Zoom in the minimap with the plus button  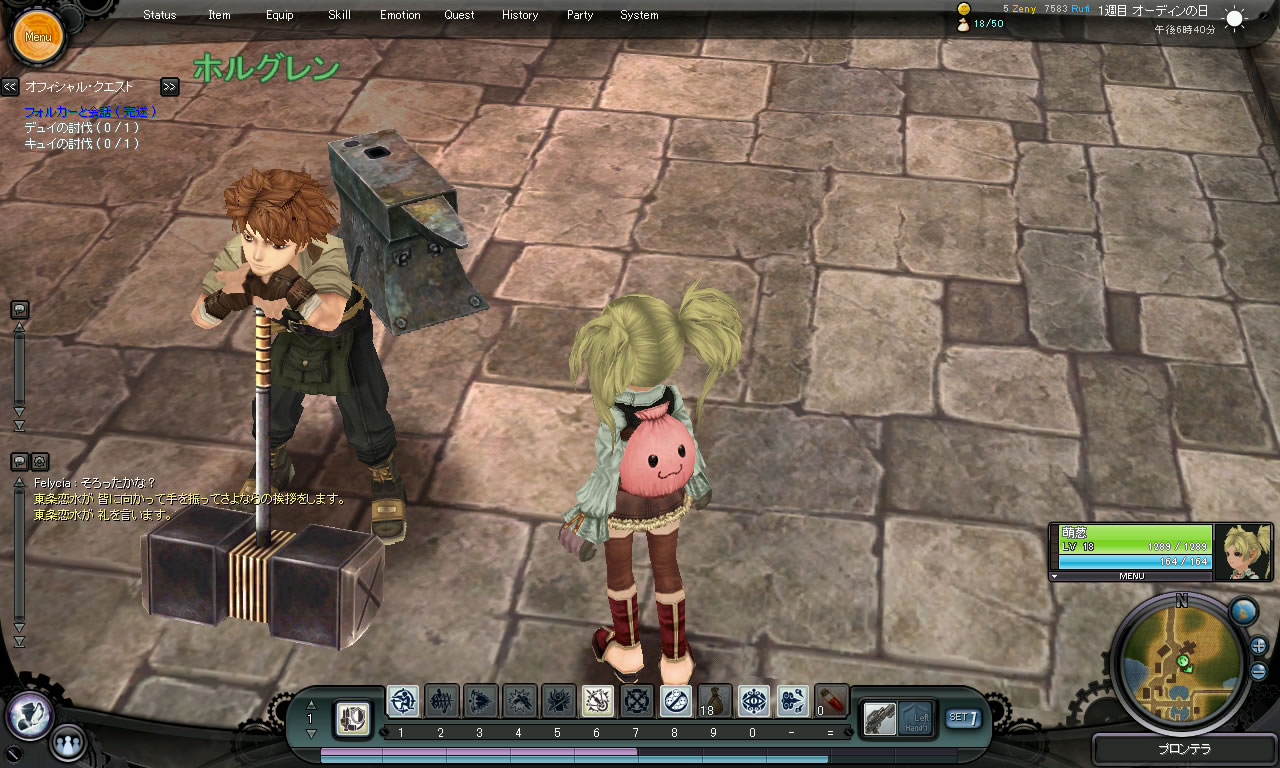pyautogui.click(x=1259, y=645)
